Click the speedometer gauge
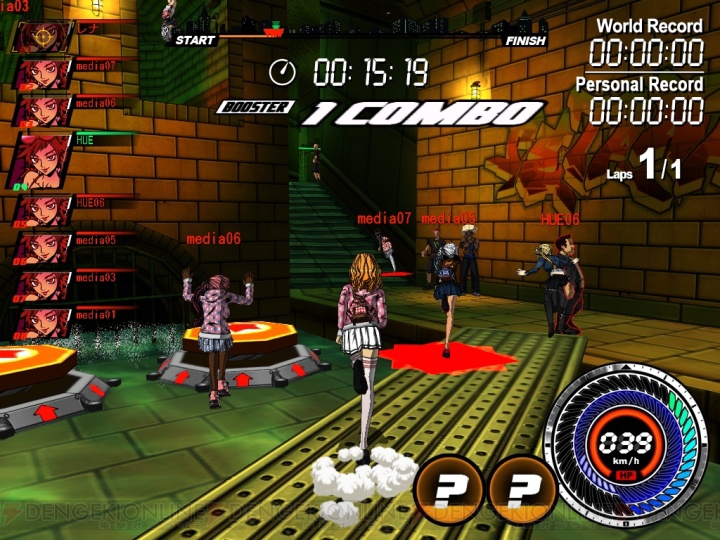The height and width of the screenshot is (540, 720). pyautogui.click(x=632, y=448)
